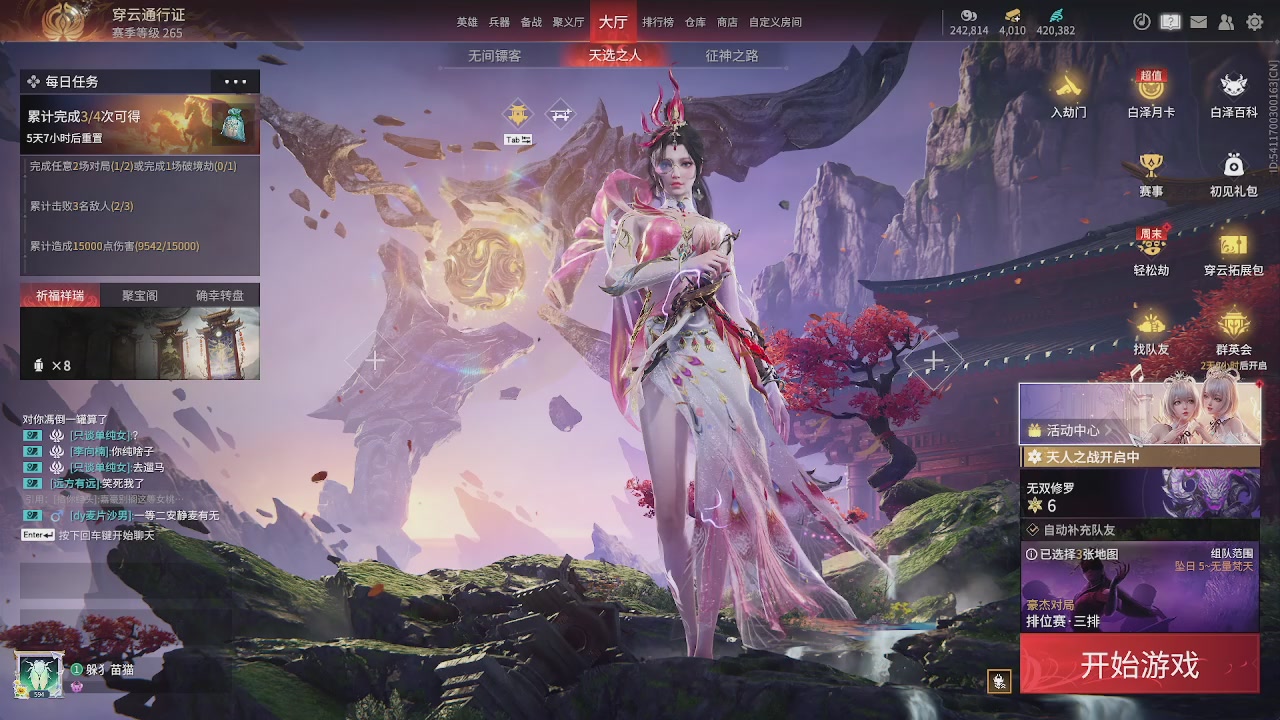Image resolution: width=1280 pixels, height=720 pixels.
Task: Open the 英雄 heroes menu
Action: click(x=467, y=22)
